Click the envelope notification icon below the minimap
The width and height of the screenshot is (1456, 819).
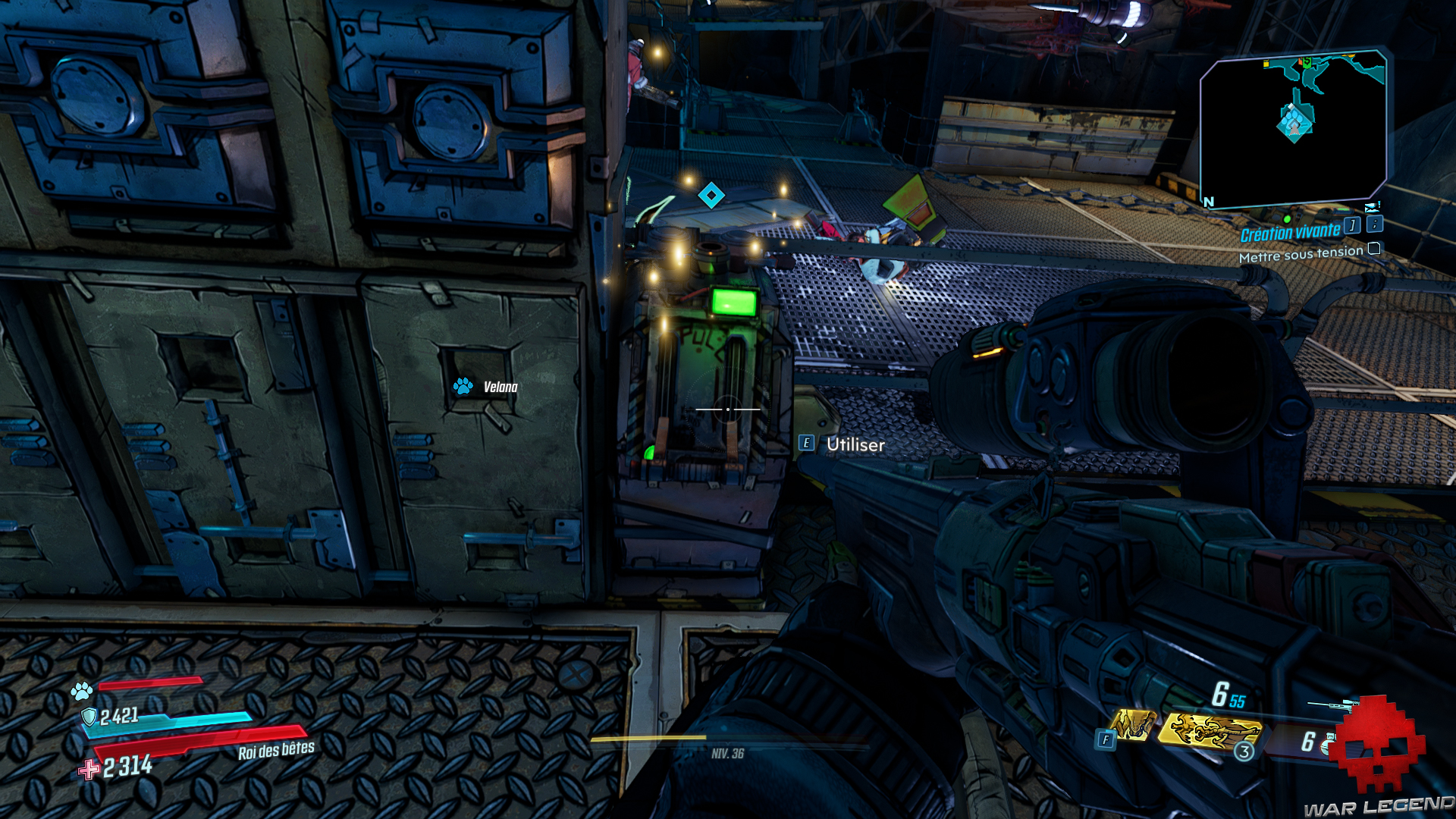click(x=1371, y=208)
